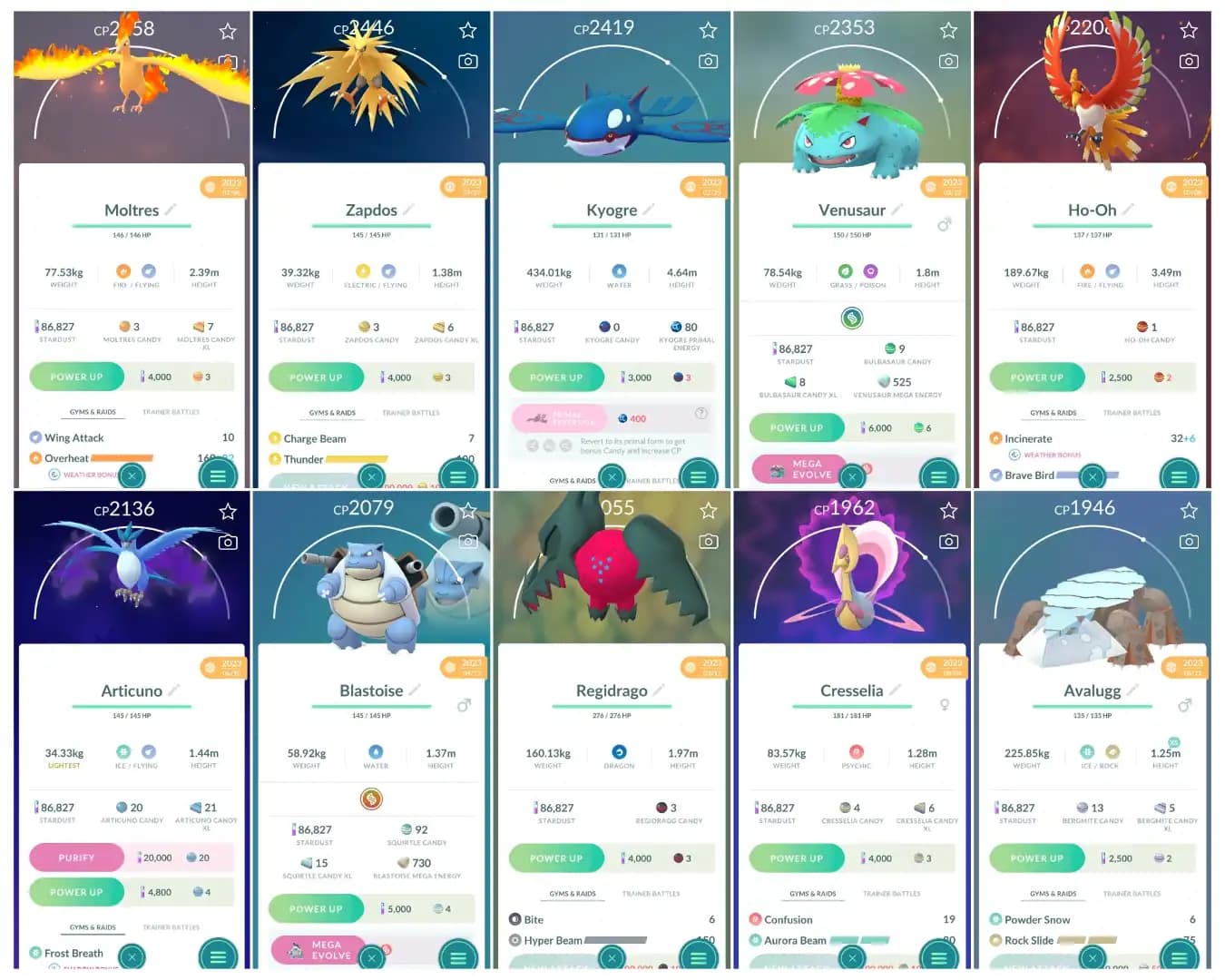Switch to Trainer Battles tab on Moltres
The image size is (1225, 980).
[x=171, y=411]
